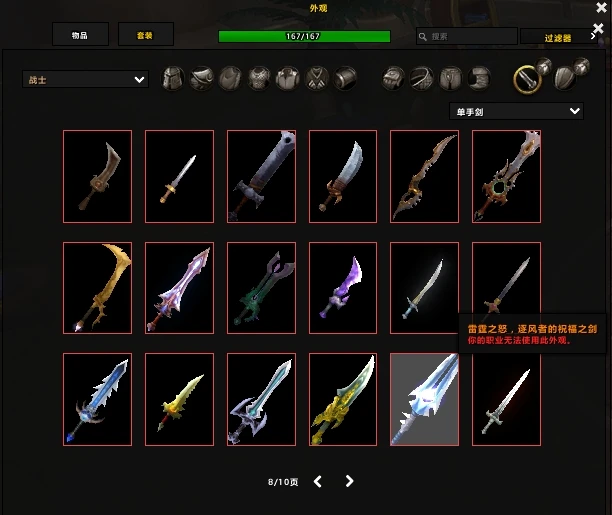Choose the main-hand sword slot icon
Viewport: 612px width, 515px height.
(527, 77)
